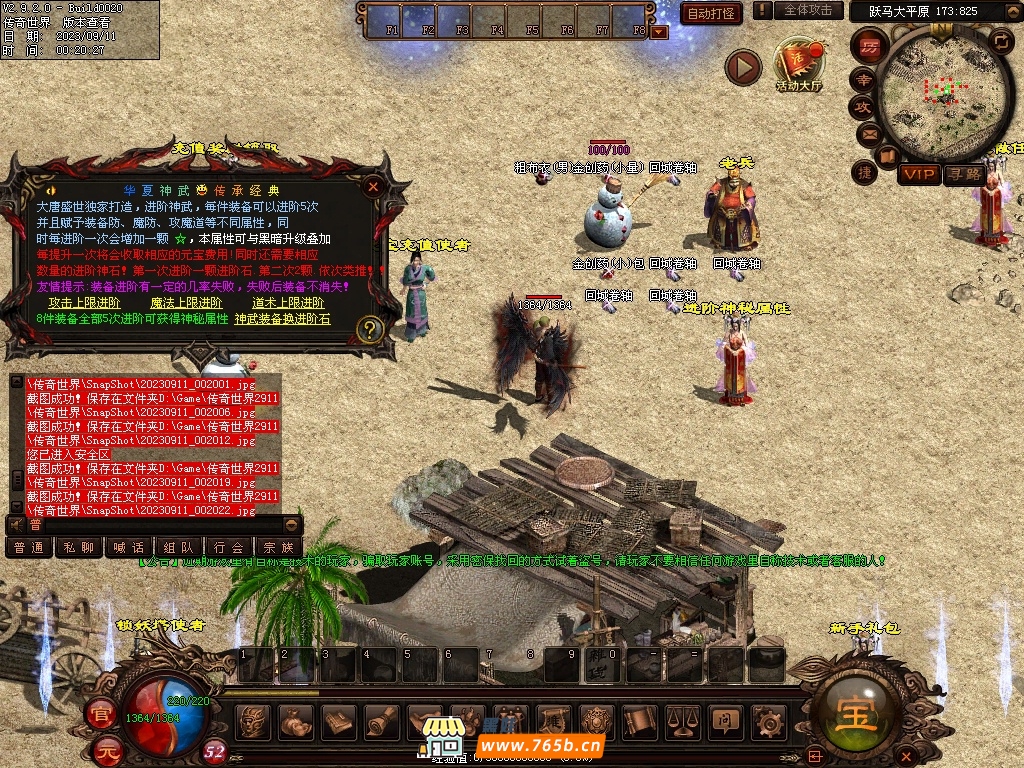Click the round play arrow button
This screenshot has height=768, width=1024.
click(743, 67)
